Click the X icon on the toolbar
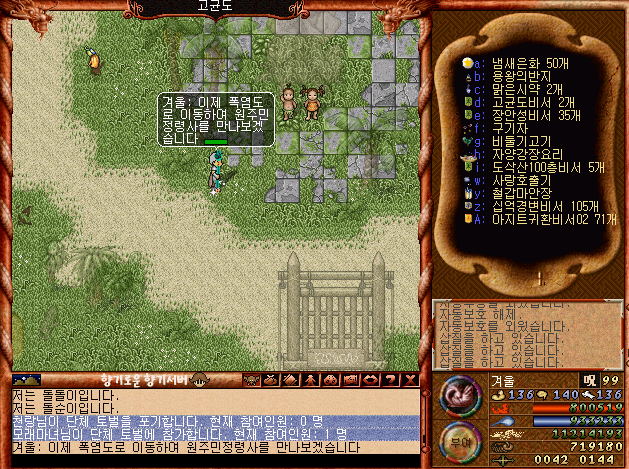This screenshot has width=629, height=469. (x=409, y=380)
